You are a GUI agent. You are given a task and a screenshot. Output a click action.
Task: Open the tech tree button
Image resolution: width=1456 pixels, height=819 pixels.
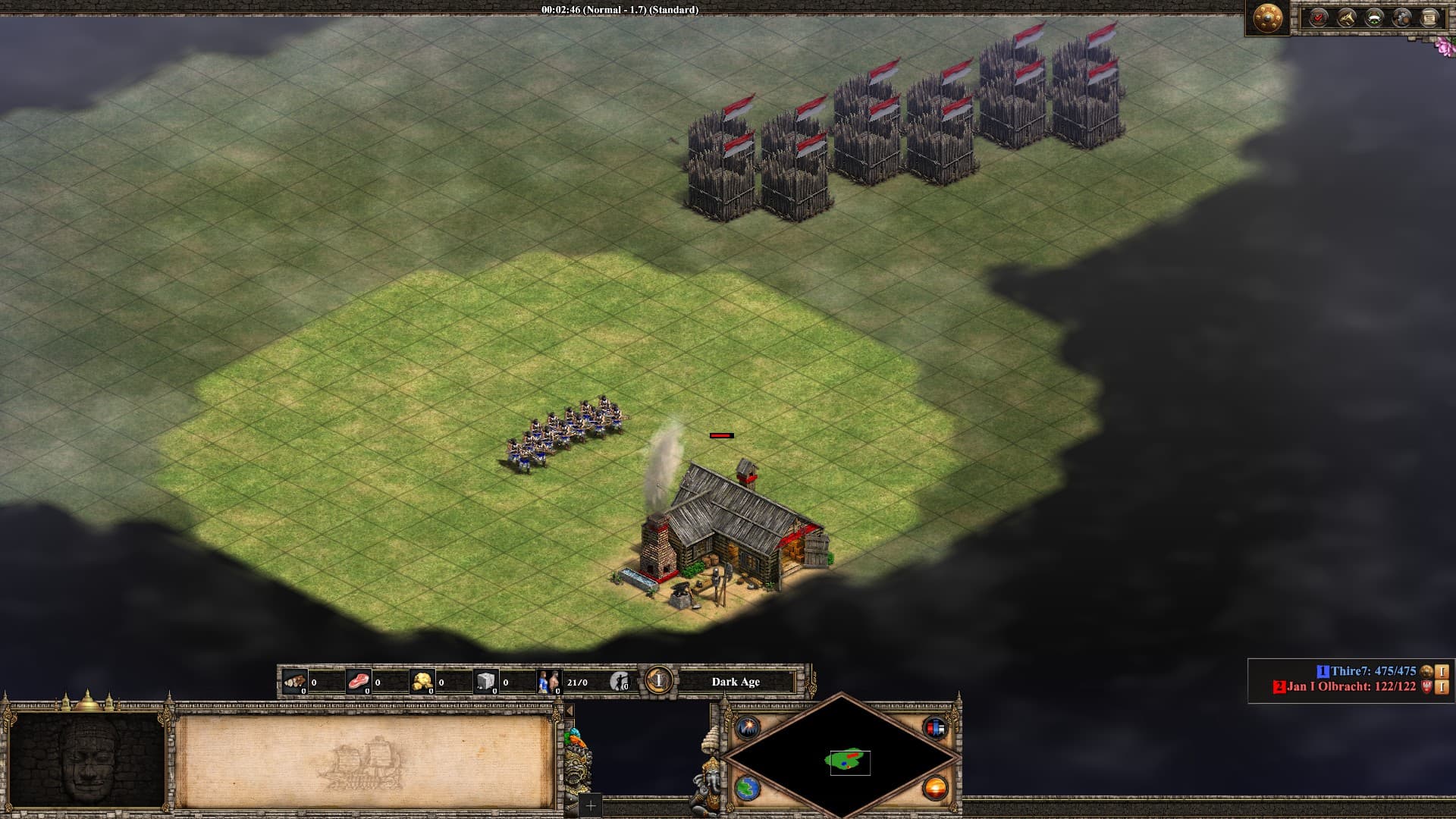tap(1347, 17)
